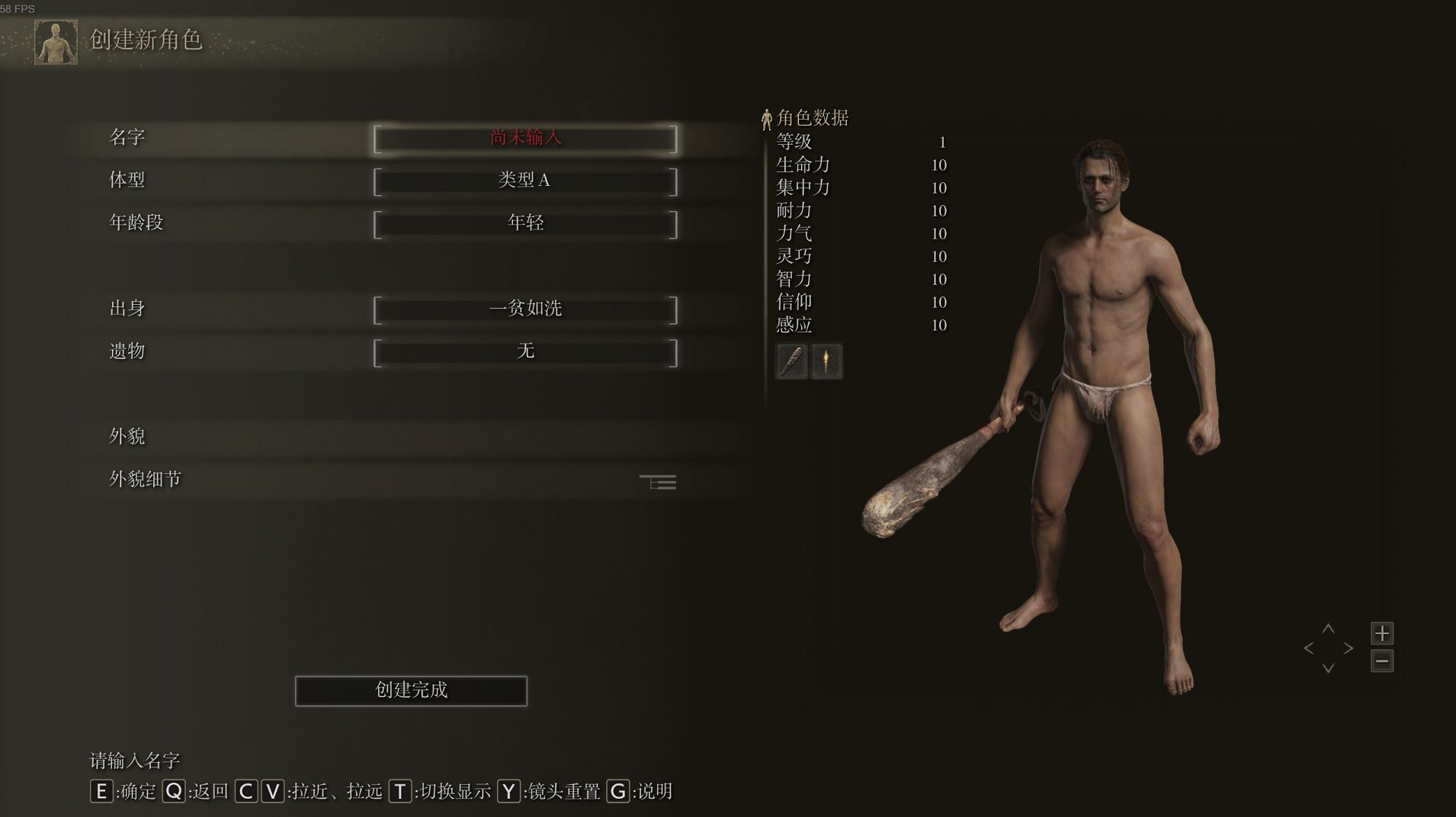Select the torch item icon
This screenshot has height=817, width=1456.
click(x=826, y=361)
